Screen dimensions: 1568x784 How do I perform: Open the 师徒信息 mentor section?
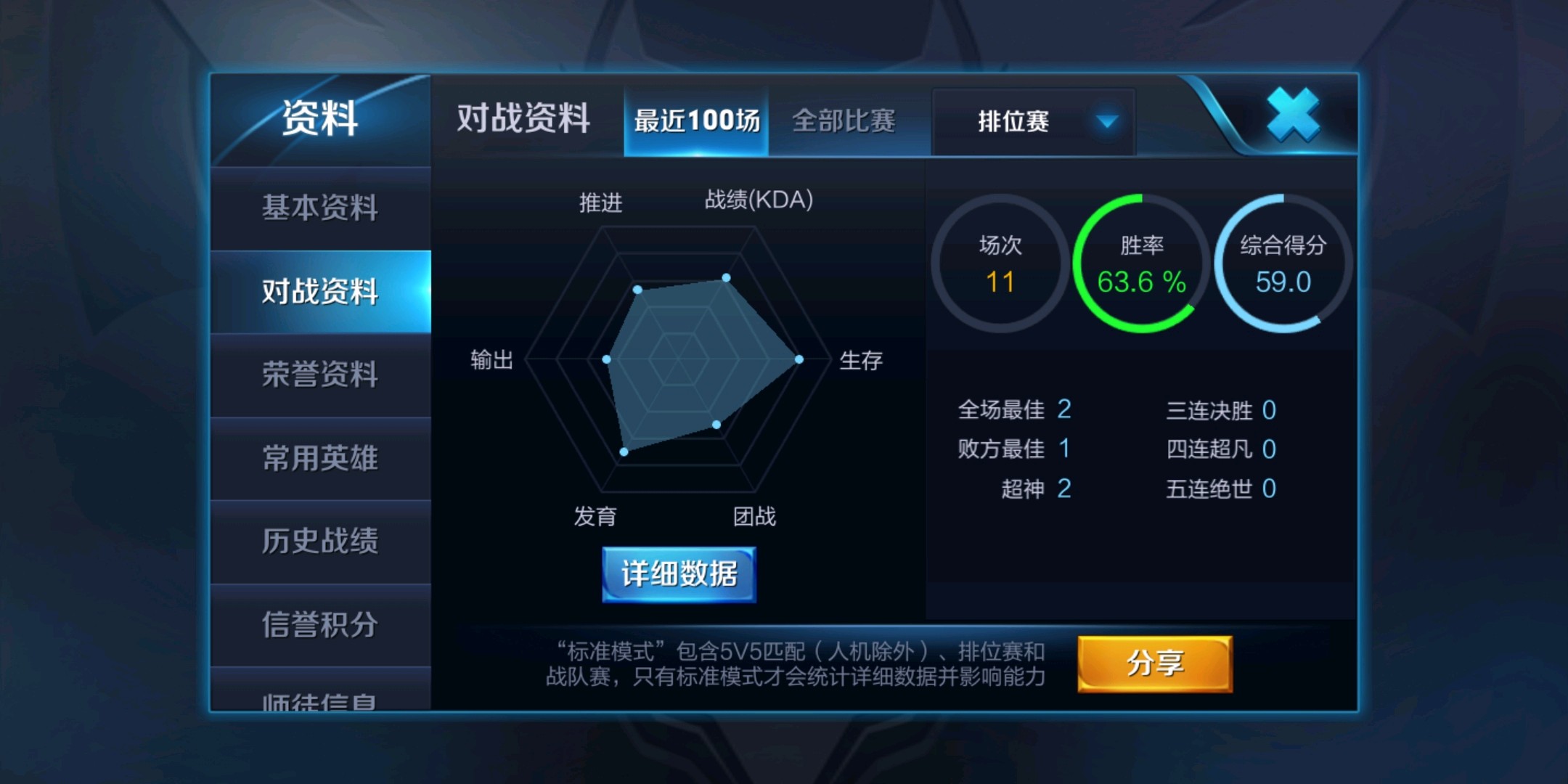(x=322, y=701)
